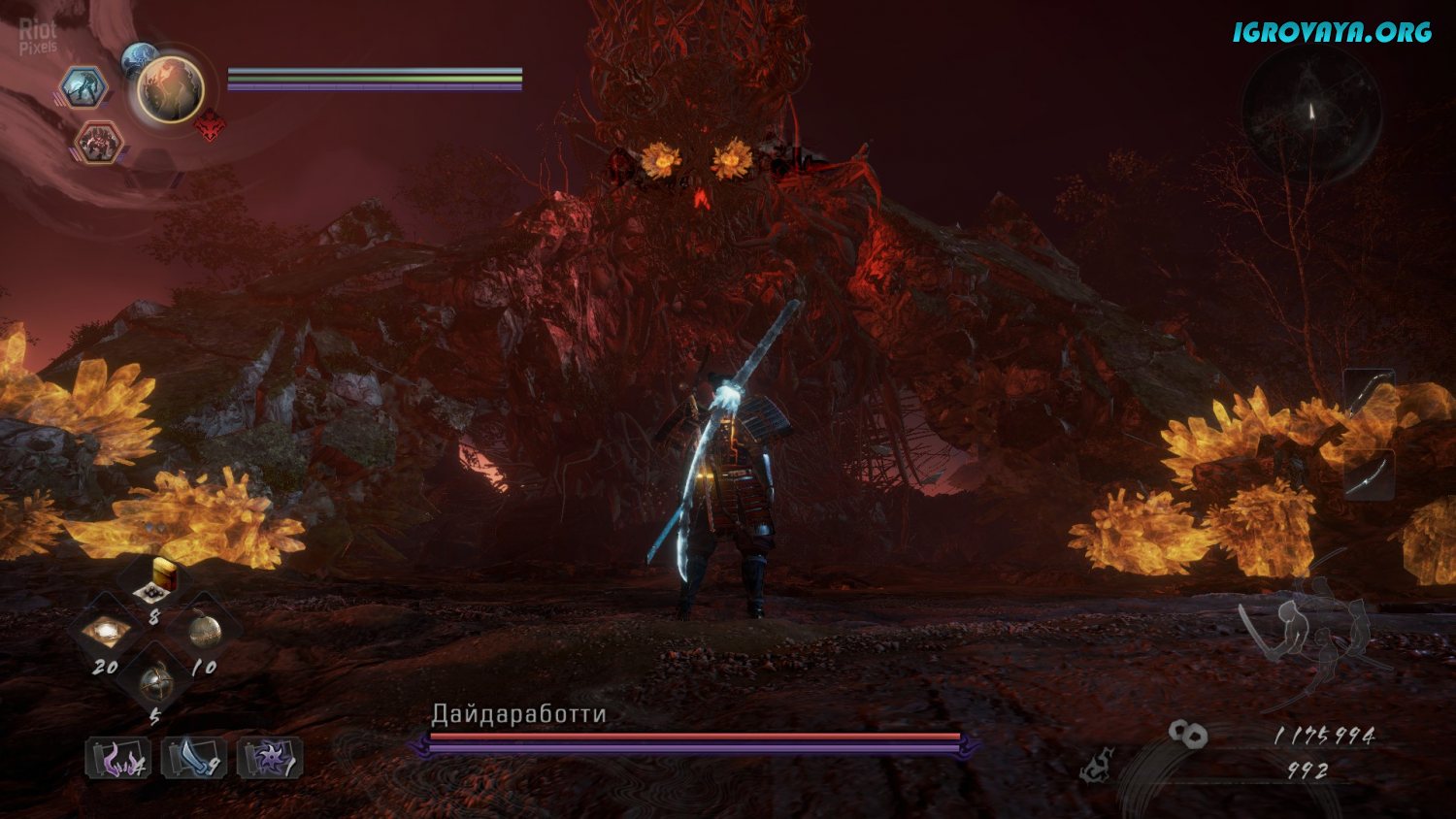Open the circular compass minimap
1456x819 pixels.
pyautogui.click(x=1310, y=114)
